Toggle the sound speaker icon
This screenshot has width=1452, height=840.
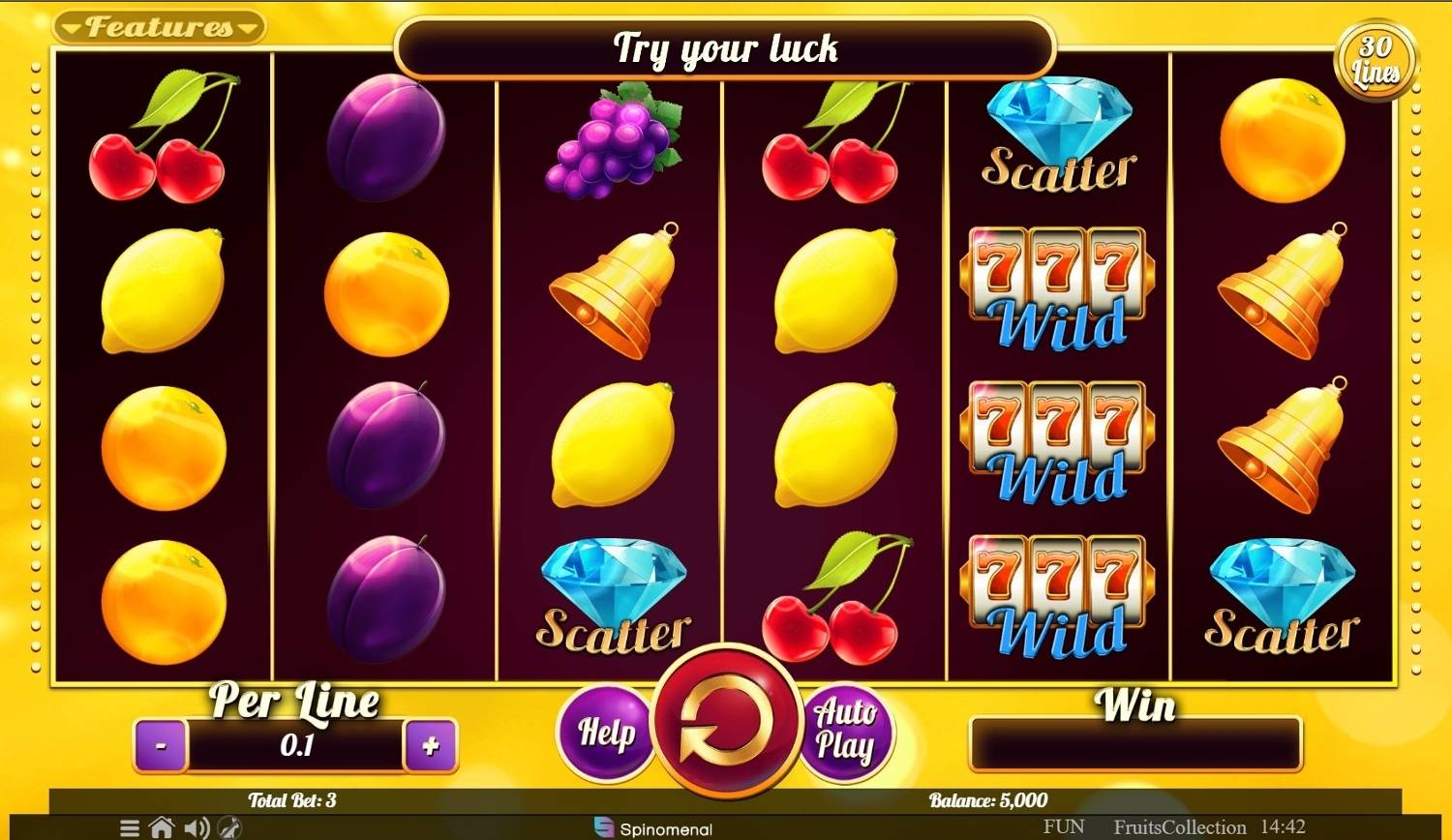[x=197, y=828]
